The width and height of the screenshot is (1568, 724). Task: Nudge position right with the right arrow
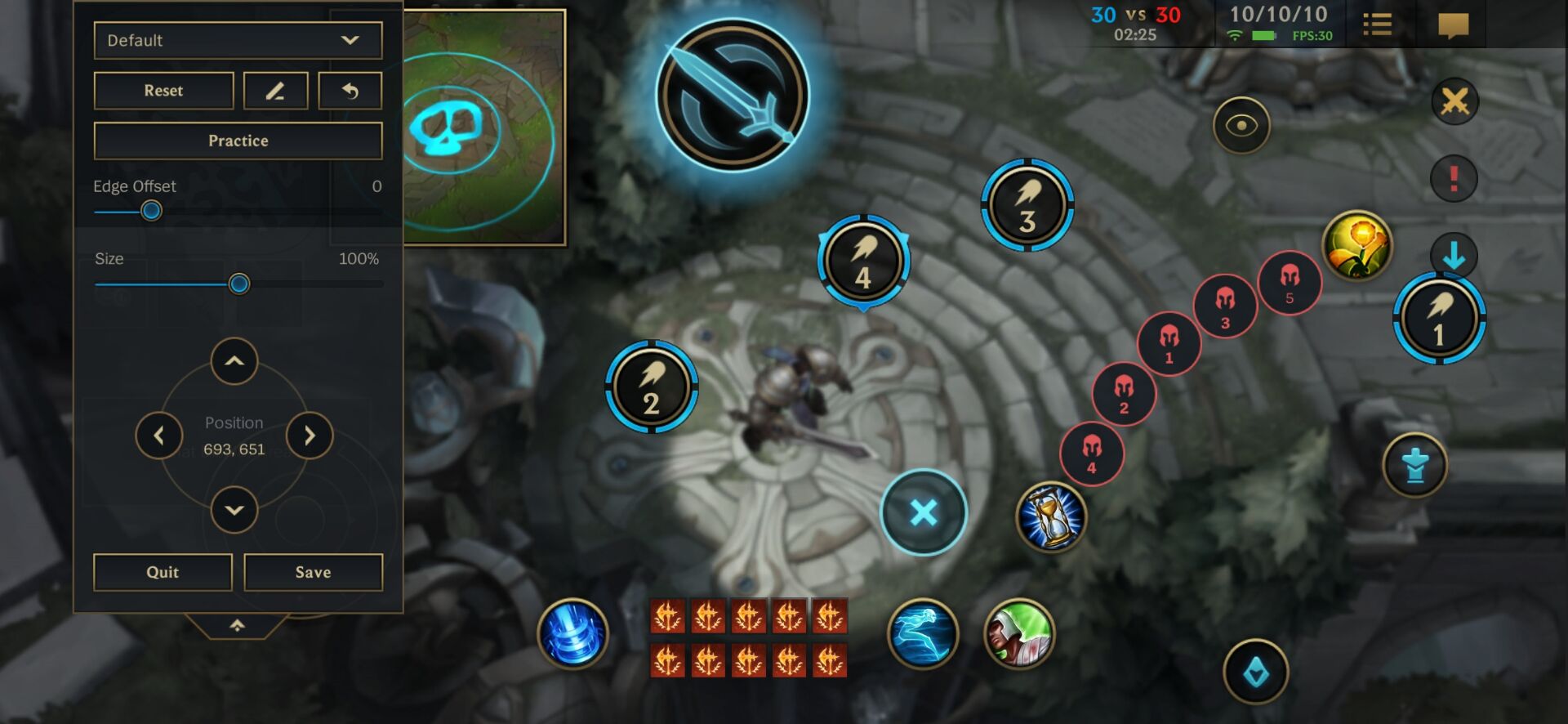pyautogui.click(x=309, y=436)
